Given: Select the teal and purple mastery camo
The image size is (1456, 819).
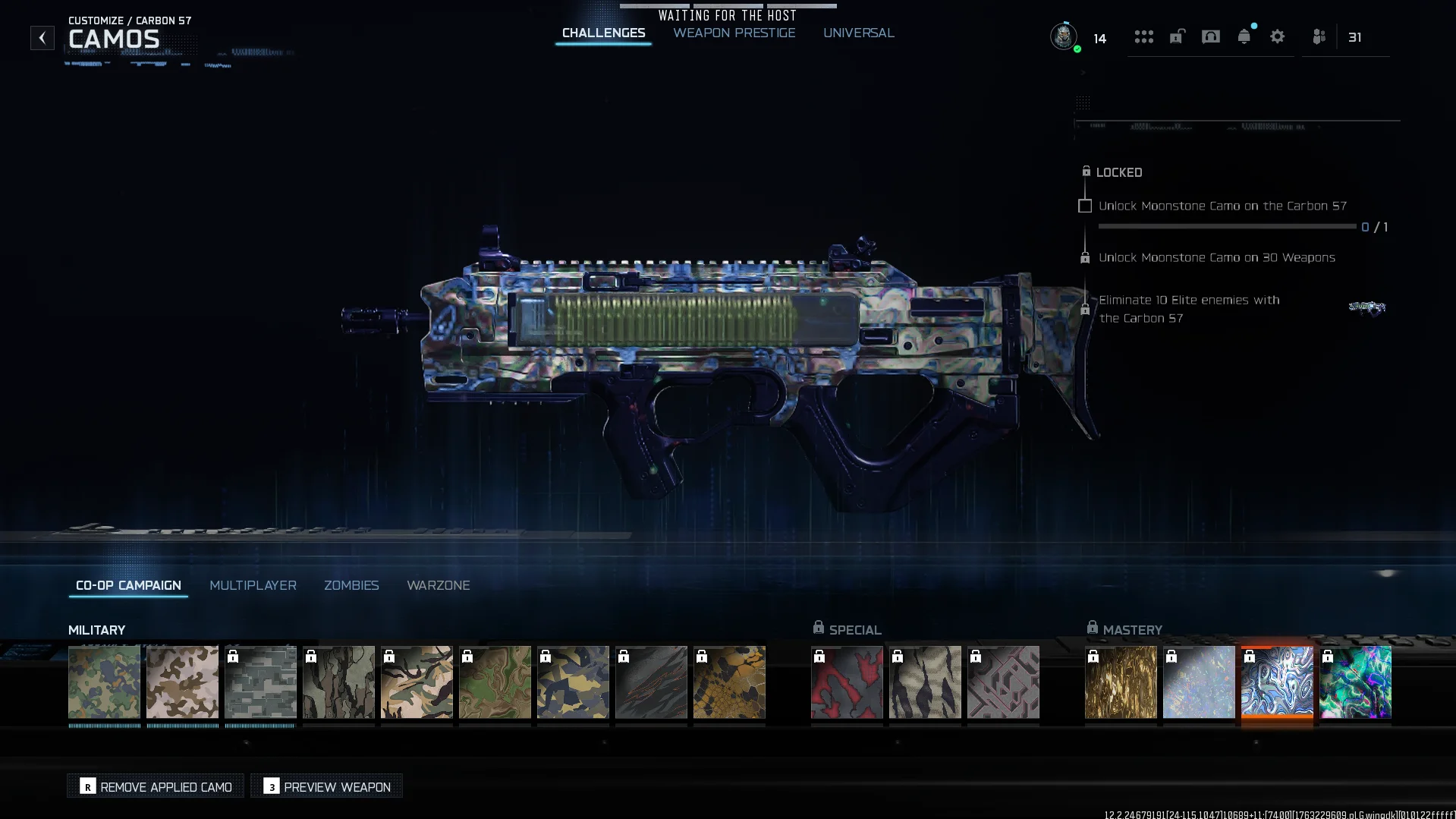Looking at the screenshot, I should [x=1354, y=682].
